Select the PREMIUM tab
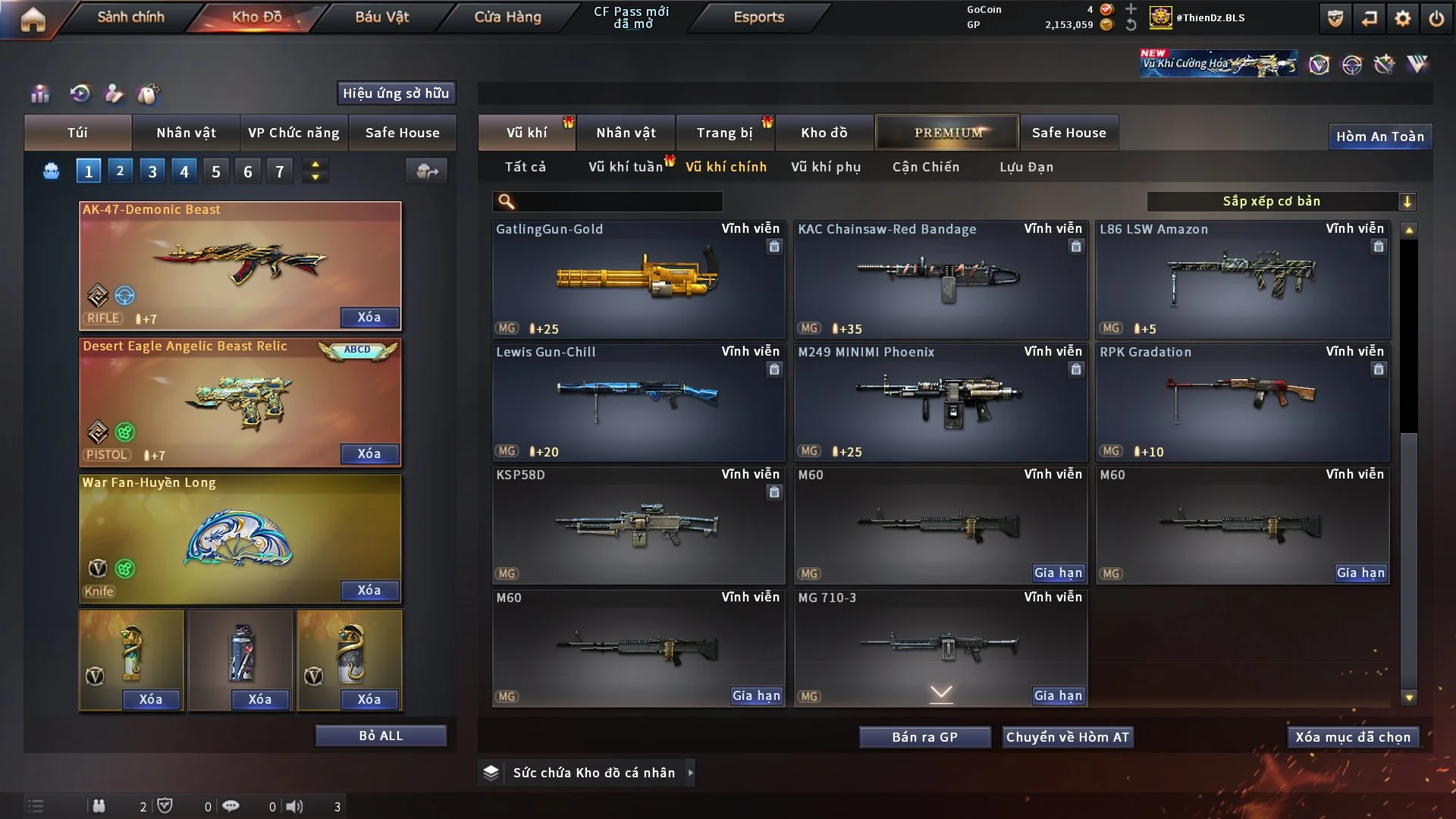Viewport: 1456px width, 819px height. point(947,133)
